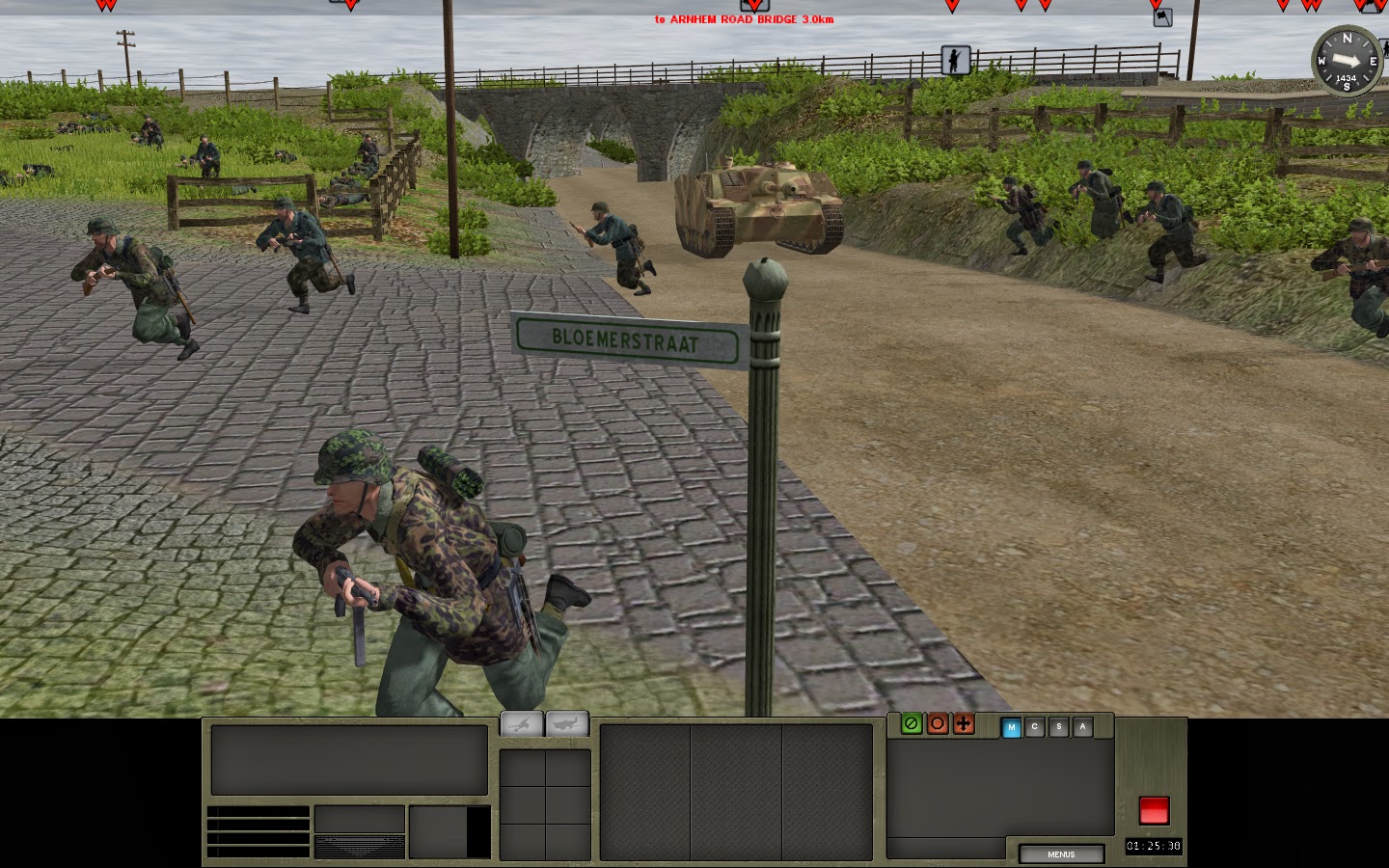Click the mission clock showing 01:25:30
1389x868 pixels.
(x=1155, y=846)
